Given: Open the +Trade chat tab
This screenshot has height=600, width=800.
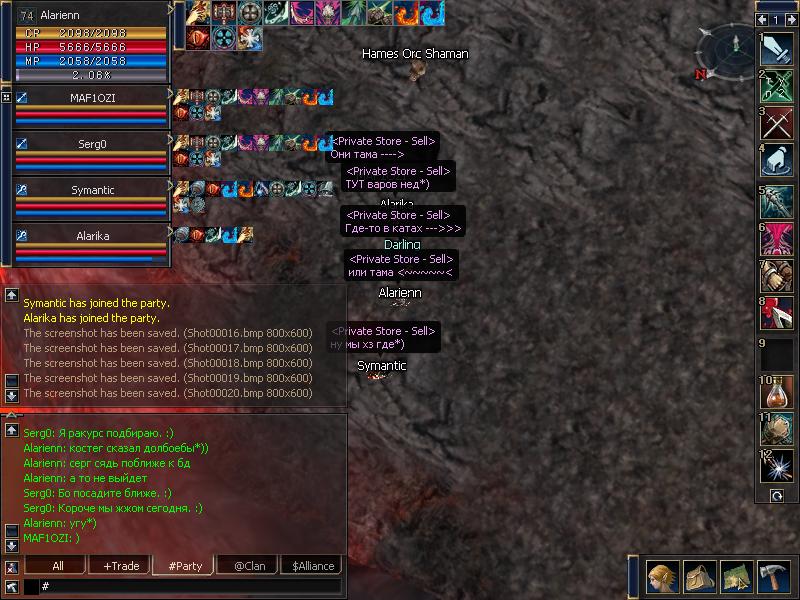Looking at the screenshot, I should pos(121,566).
